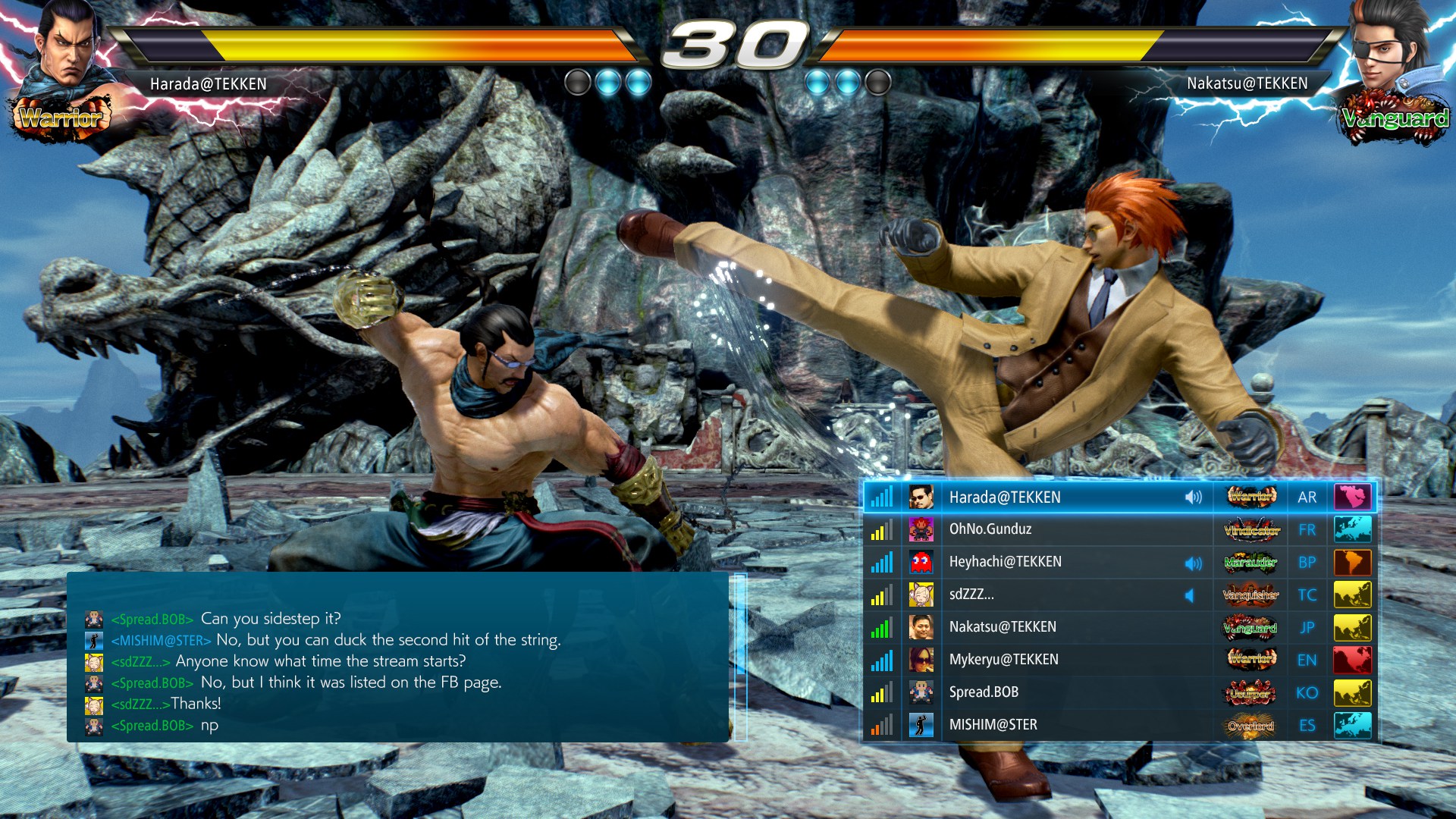Screen dimensions: 1456x819
Task: Click the speaker icon beside sdZZZ...
Action: coord(1189,595)
